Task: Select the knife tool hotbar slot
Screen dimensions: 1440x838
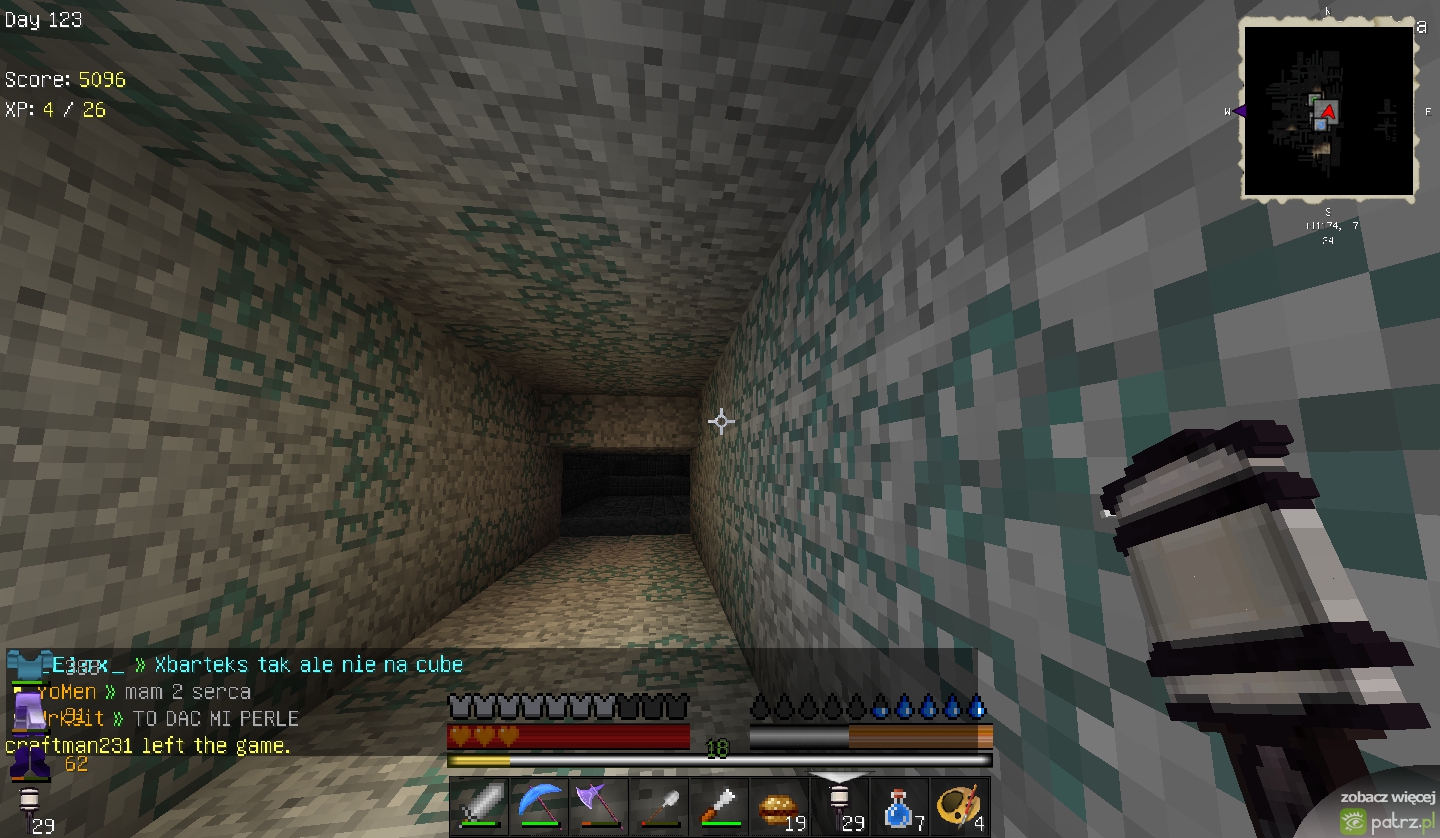Action: pos(718,806)
